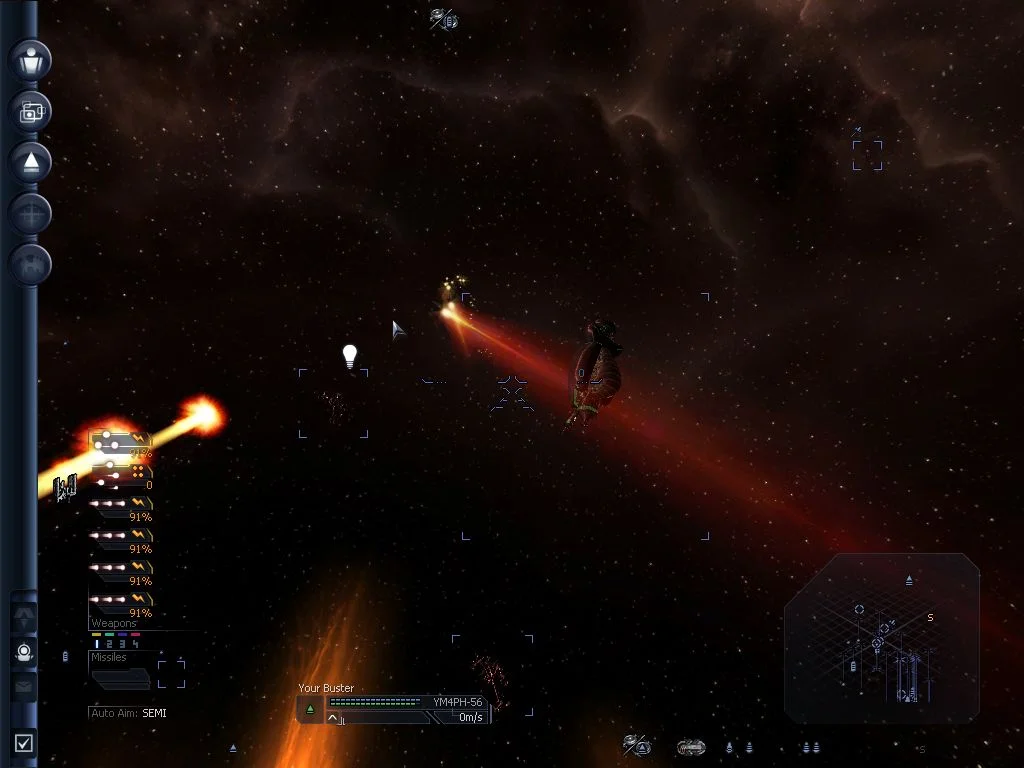The height and width of the screenshot is (768, 1024).
Task: Toggle the checkmark box in sidebar
Action: pyautogui.click(x=24, y=742)
